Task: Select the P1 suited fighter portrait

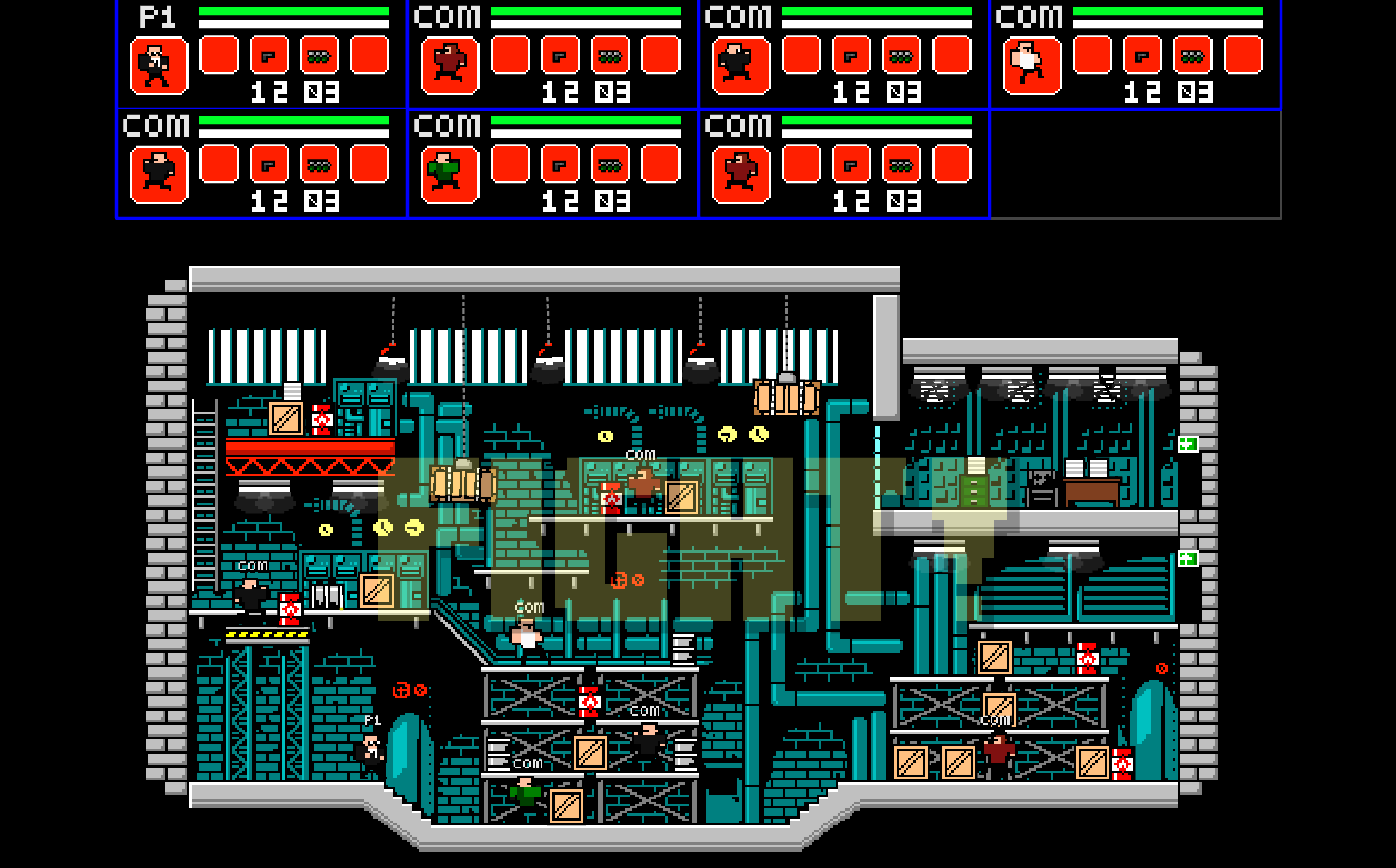Action: pyautogui.click(x=159, y=66)
